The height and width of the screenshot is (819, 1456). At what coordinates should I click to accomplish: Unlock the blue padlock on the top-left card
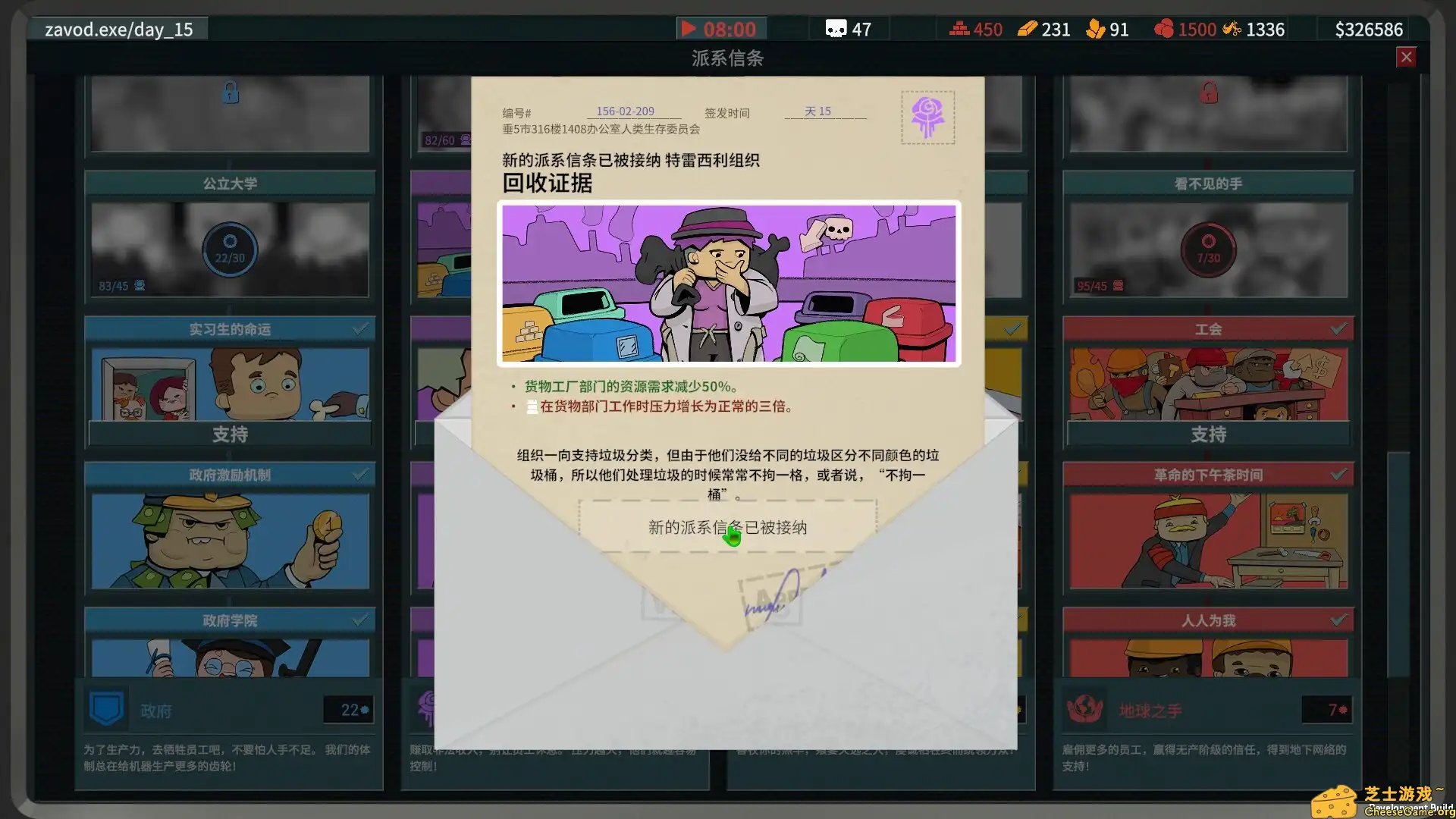click(x=230, y=93)
